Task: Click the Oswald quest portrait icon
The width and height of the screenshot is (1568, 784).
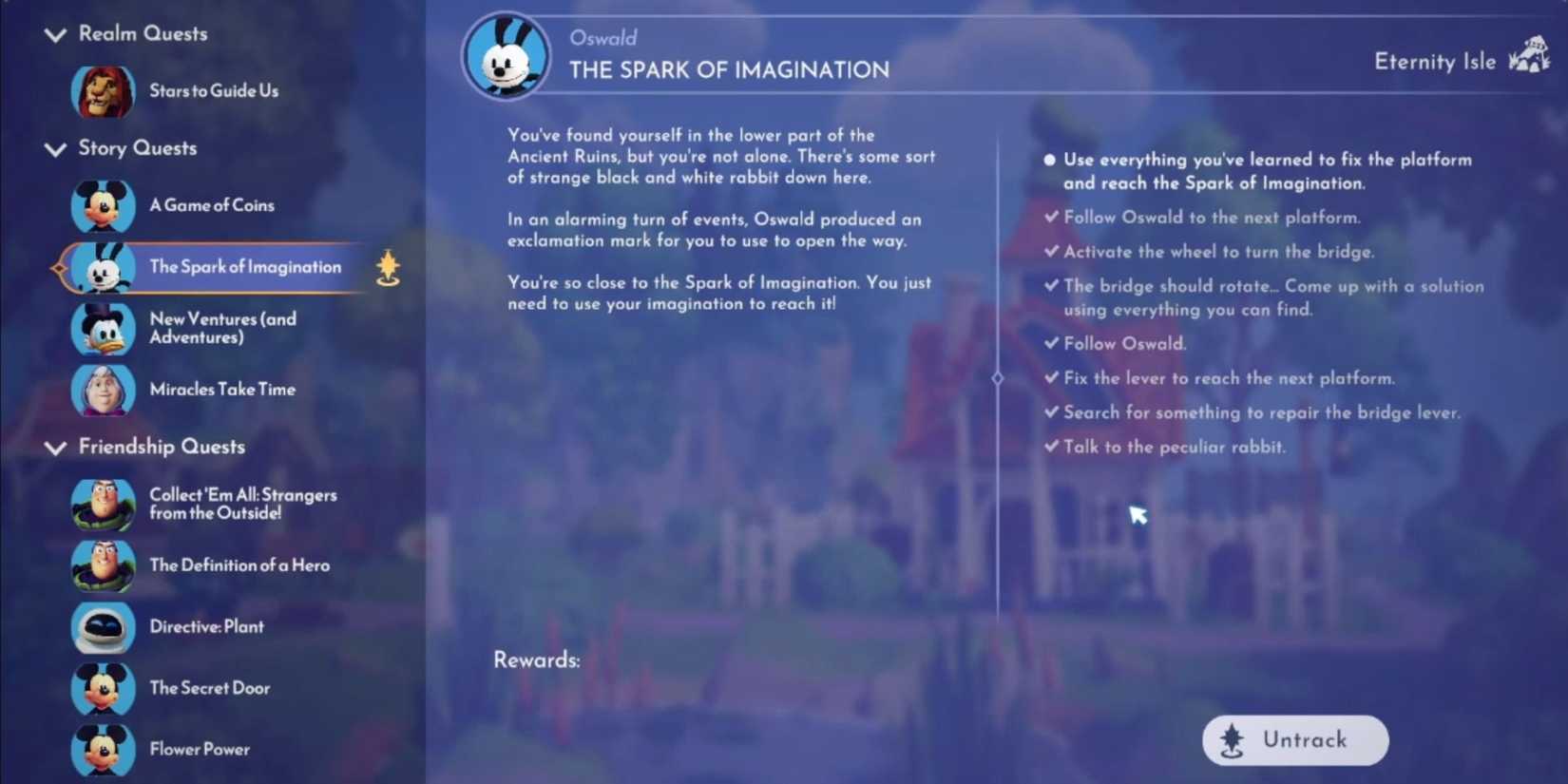Action: pyautogui.click(x=103, y=267)
